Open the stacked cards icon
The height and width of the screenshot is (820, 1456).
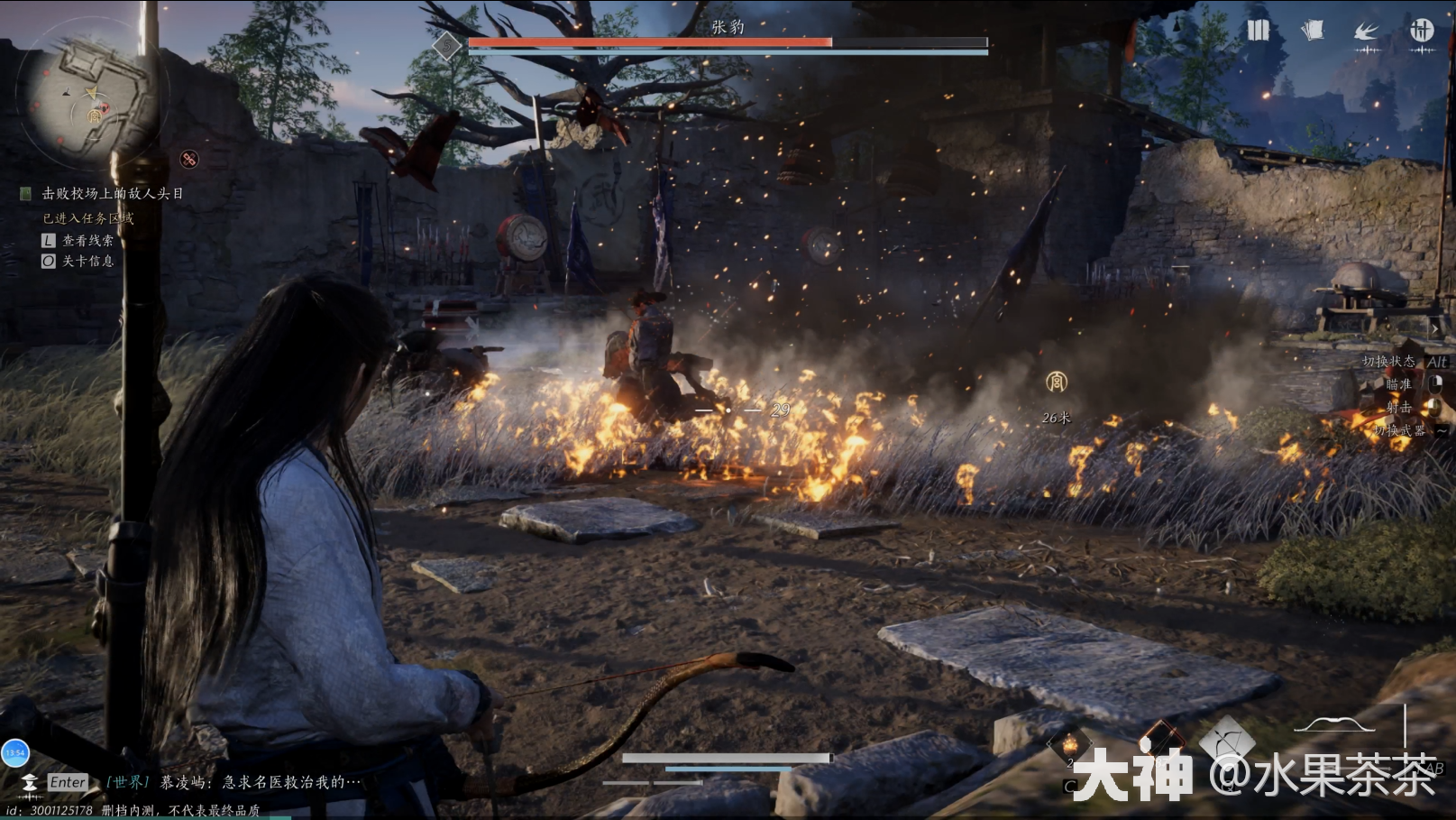1313,31
